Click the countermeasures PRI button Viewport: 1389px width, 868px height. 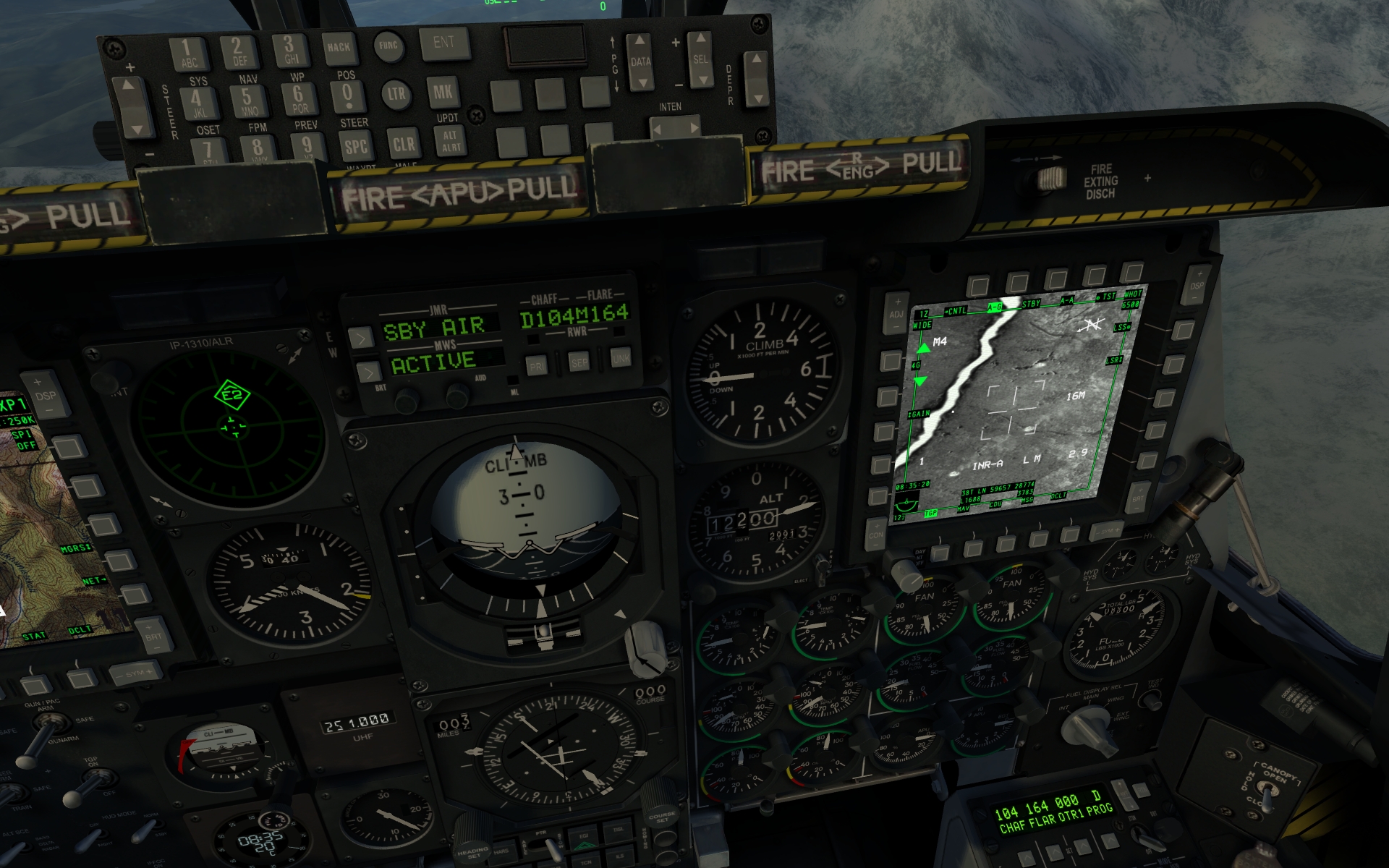coord(536,366)
